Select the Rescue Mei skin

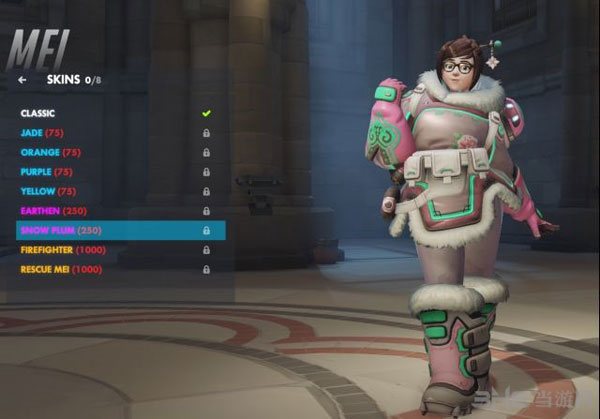(x=62, y=269)
